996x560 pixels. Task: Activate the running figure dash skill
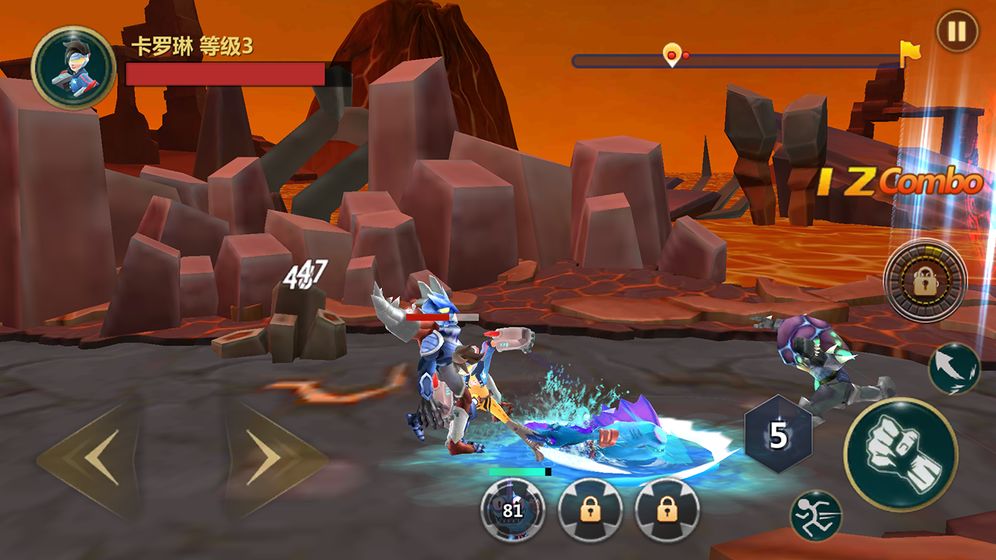[x=815, y=515]
